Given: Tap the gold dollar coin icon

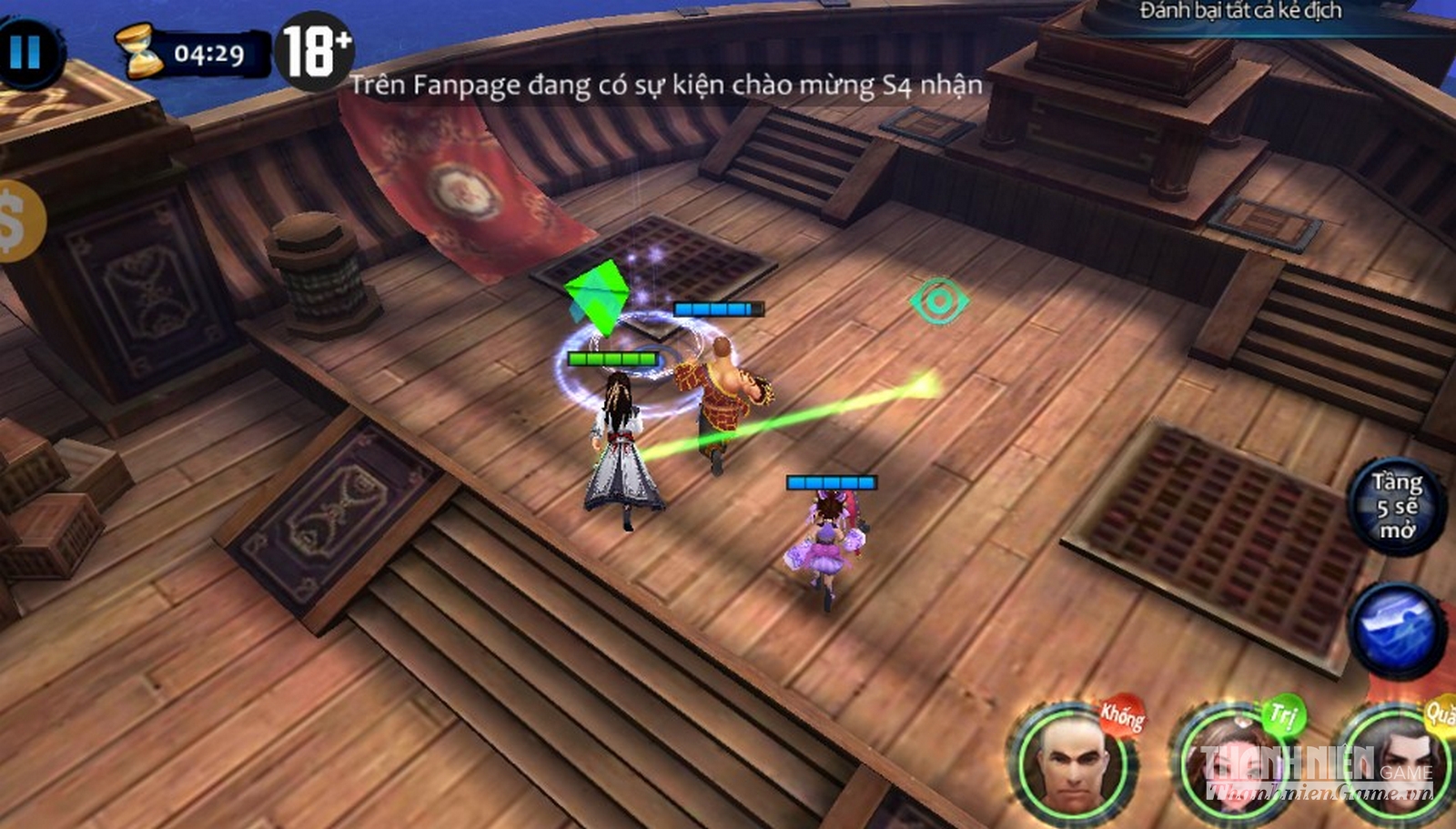Looking at the screenshot, I should [15, 221].
